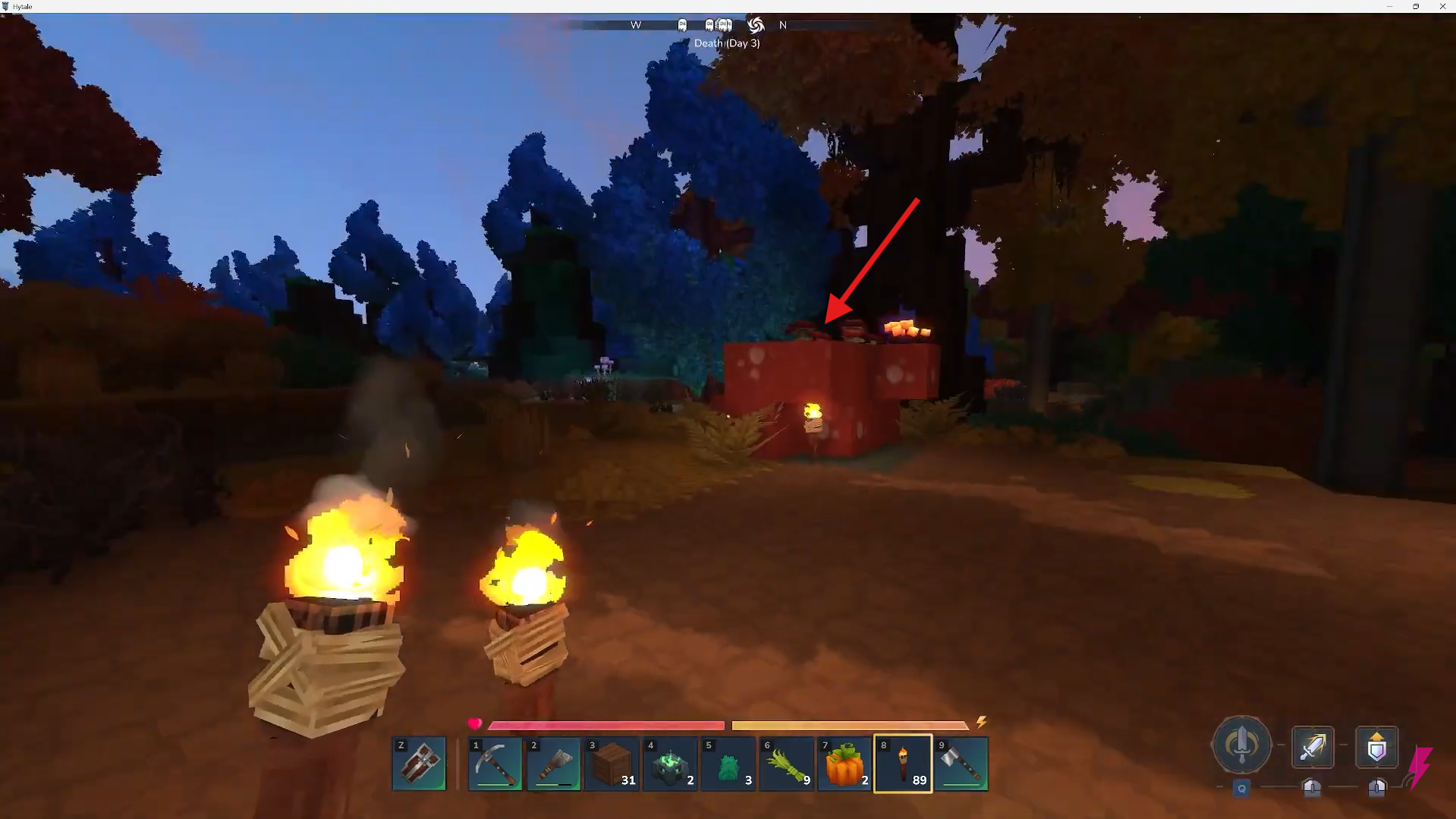
Task: Click the pink health bar
Action: (x=607, y=725)
